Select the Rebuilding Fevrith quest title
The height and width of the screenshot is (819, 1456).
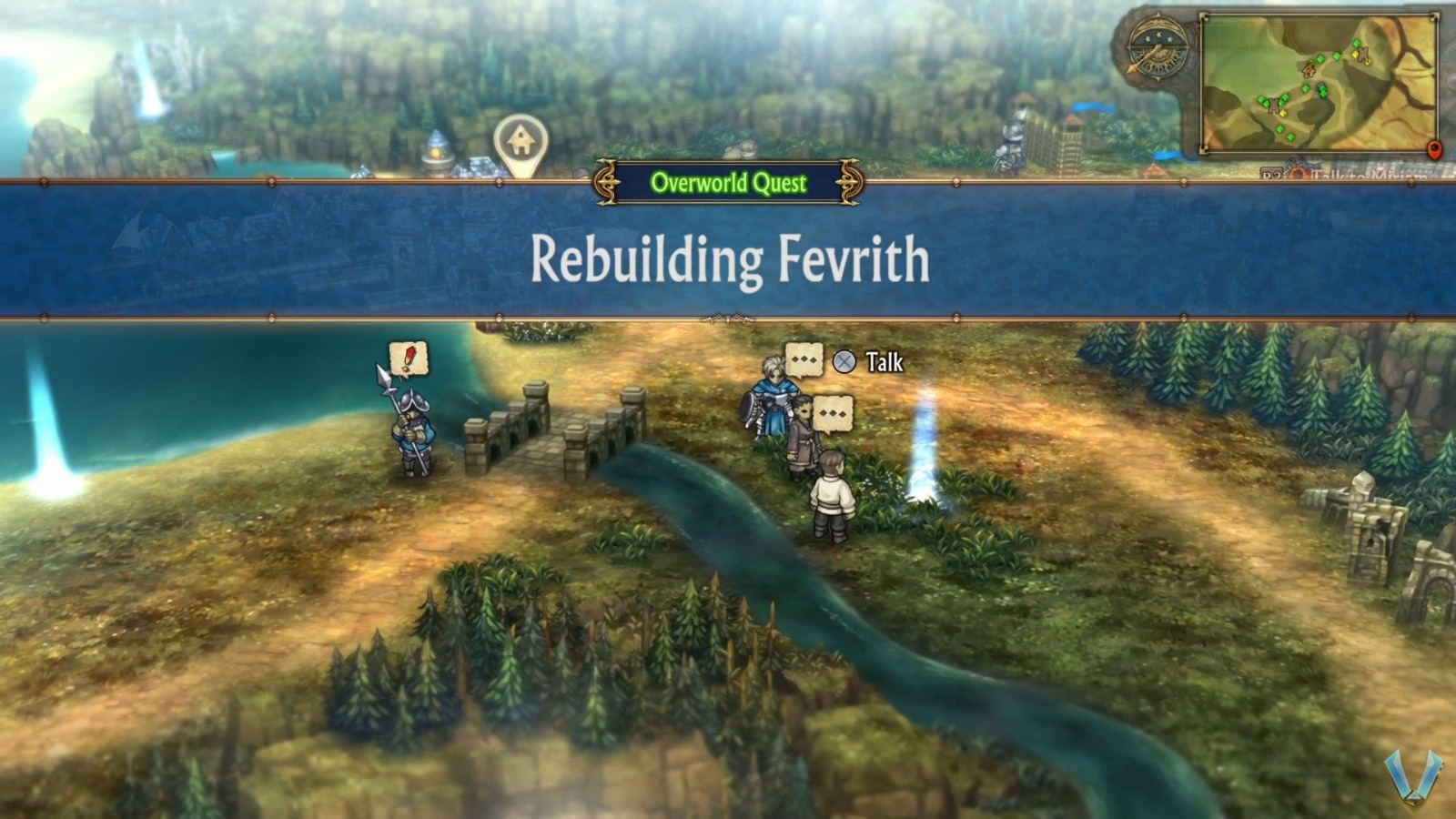[728, 262]
